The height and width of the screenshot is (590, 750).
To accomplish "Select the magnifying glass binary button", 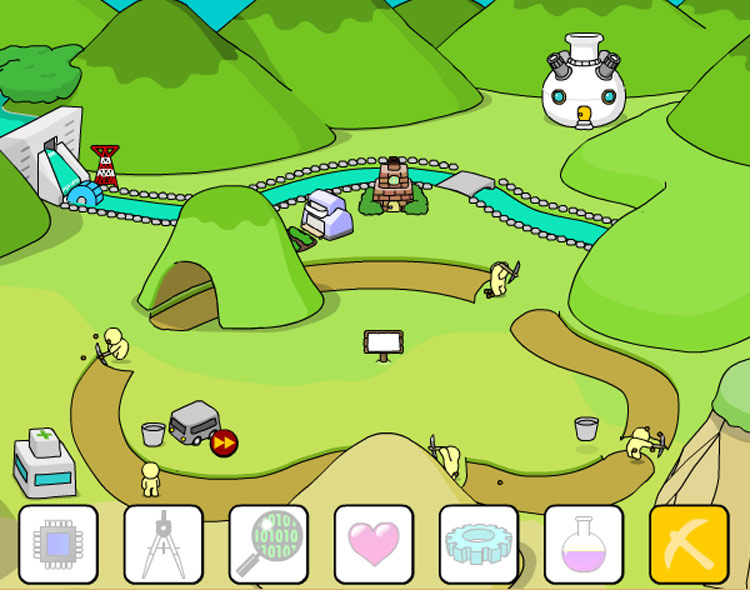I will (x=268, y=544).
